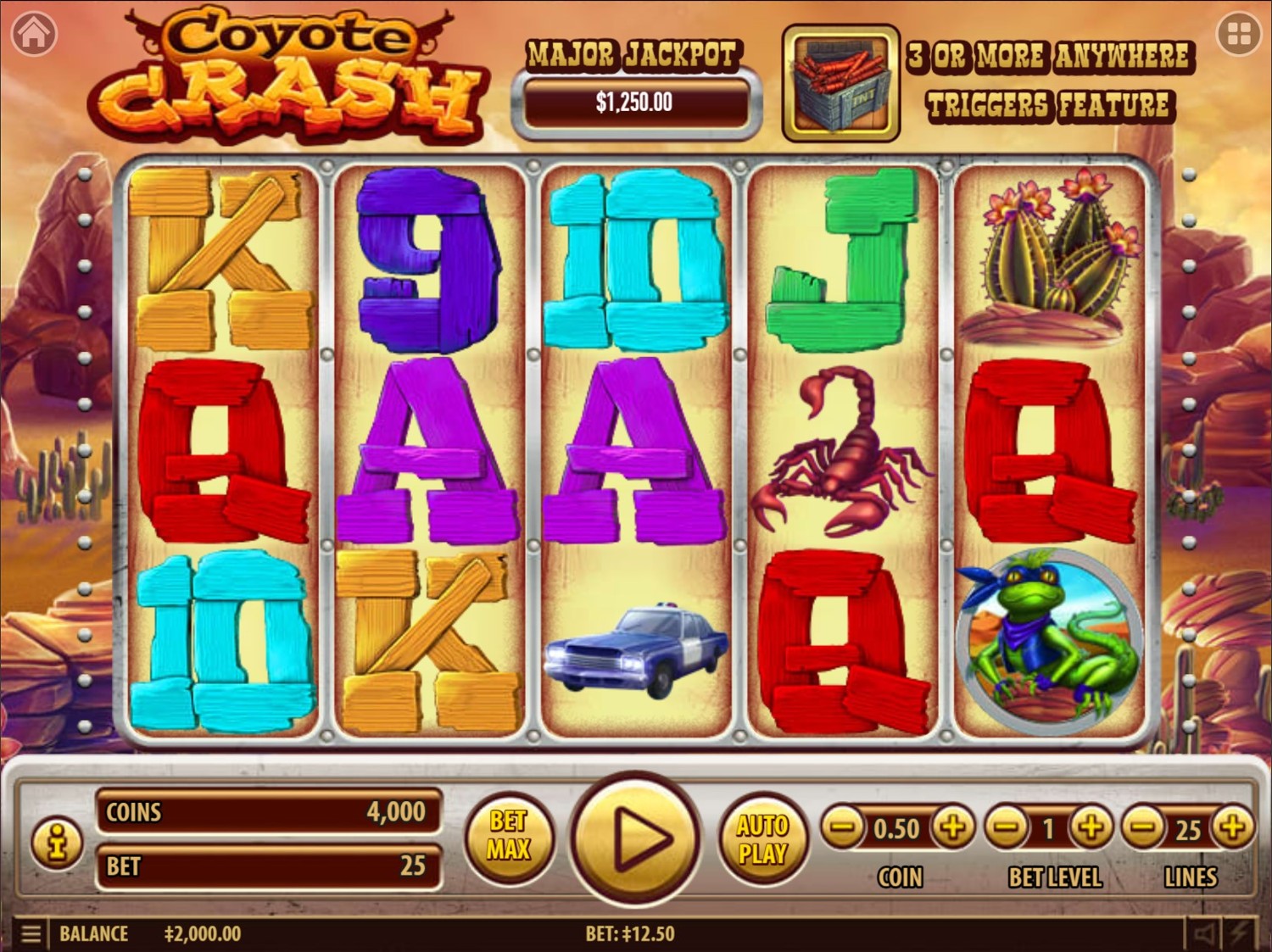
Task: Lower the bet level
Action: (1007, 827)
